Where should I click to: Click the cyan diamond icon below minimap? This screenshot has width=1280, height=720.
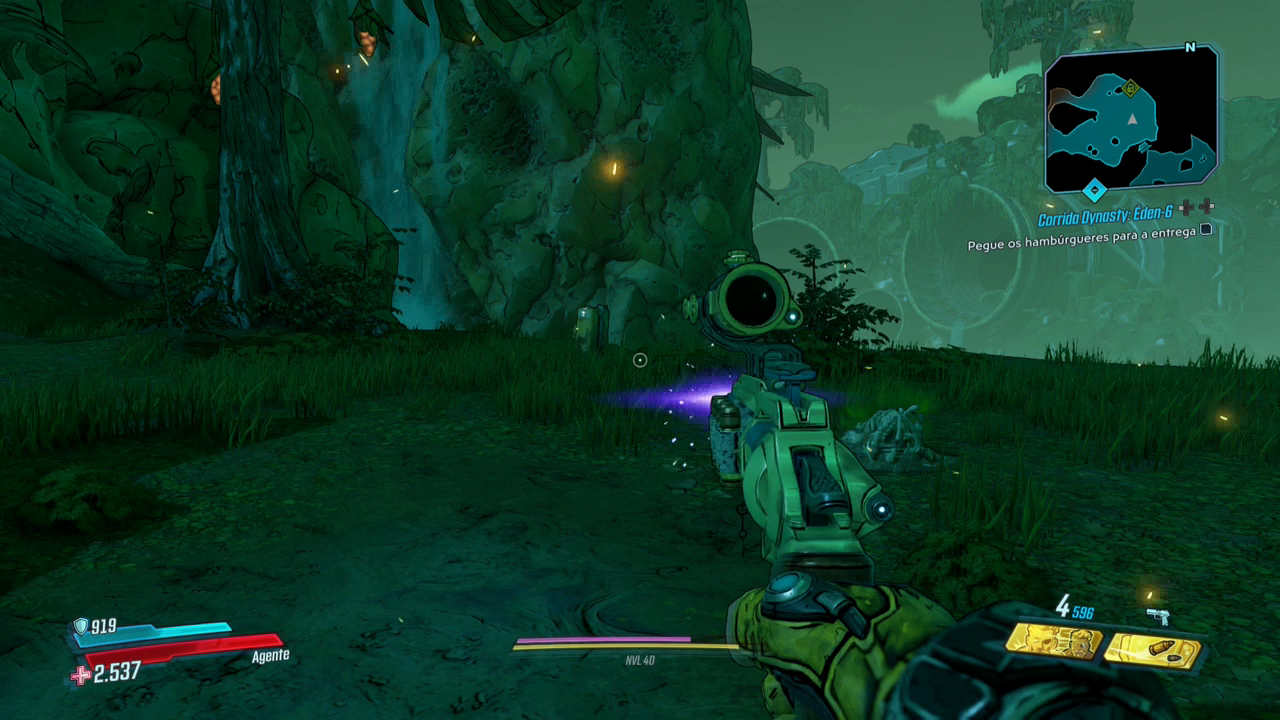(1095, 187)
